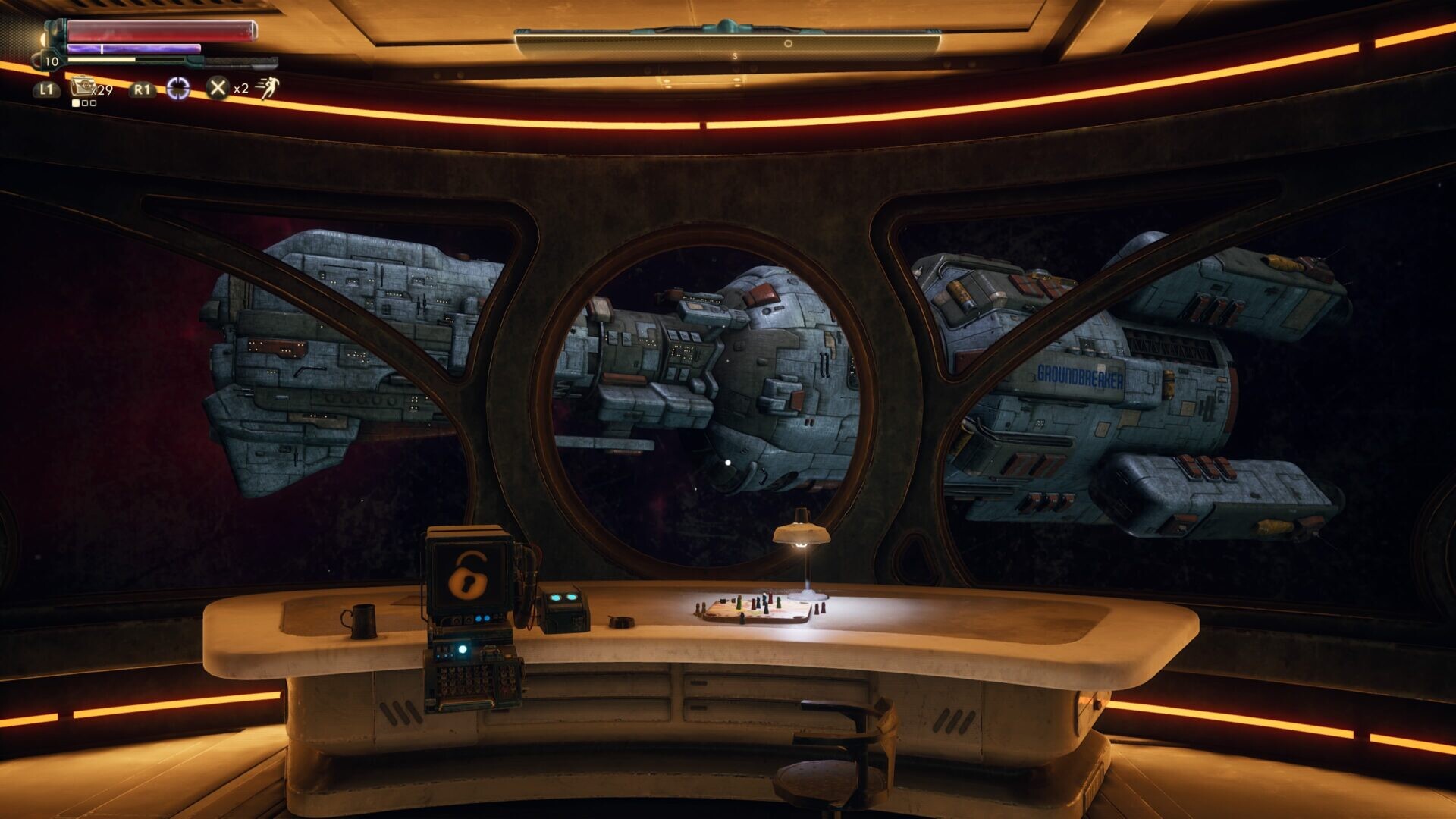
Task: Click the compass bar at top center
Action: [727, 43]
